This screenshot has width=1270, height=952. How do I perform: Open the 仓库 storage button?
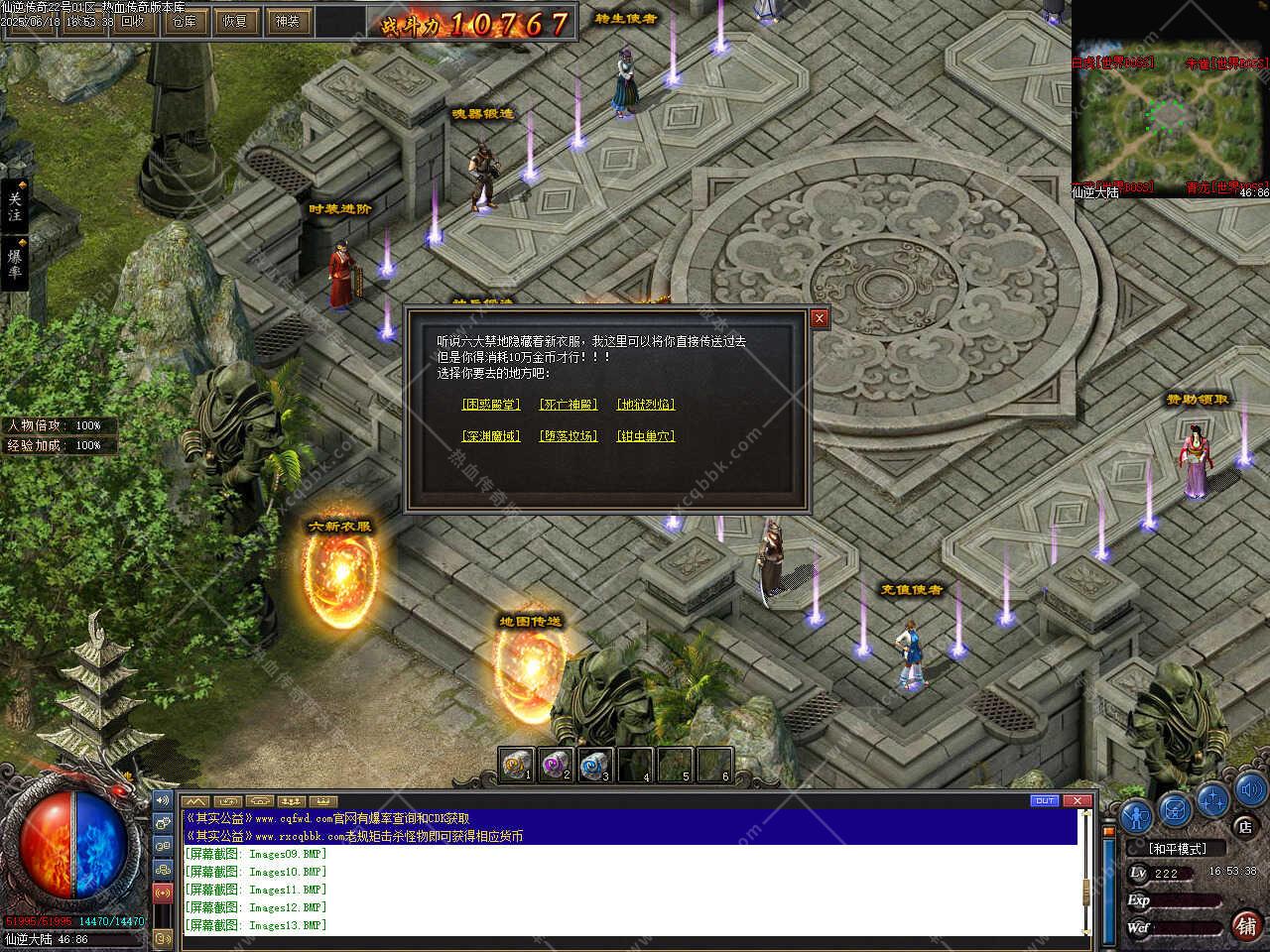coord(185,21)
